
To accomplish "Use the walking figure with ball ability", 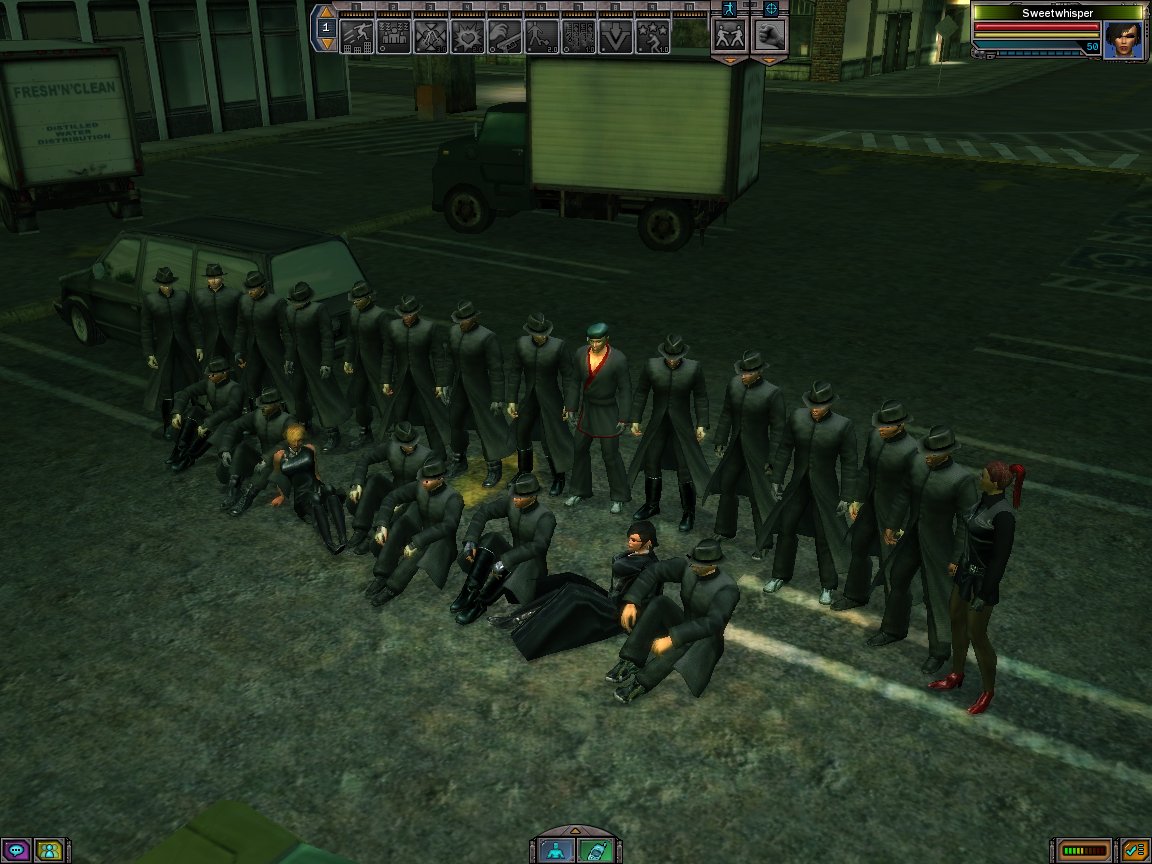I will pyautogui.click(x=542, y=37).
